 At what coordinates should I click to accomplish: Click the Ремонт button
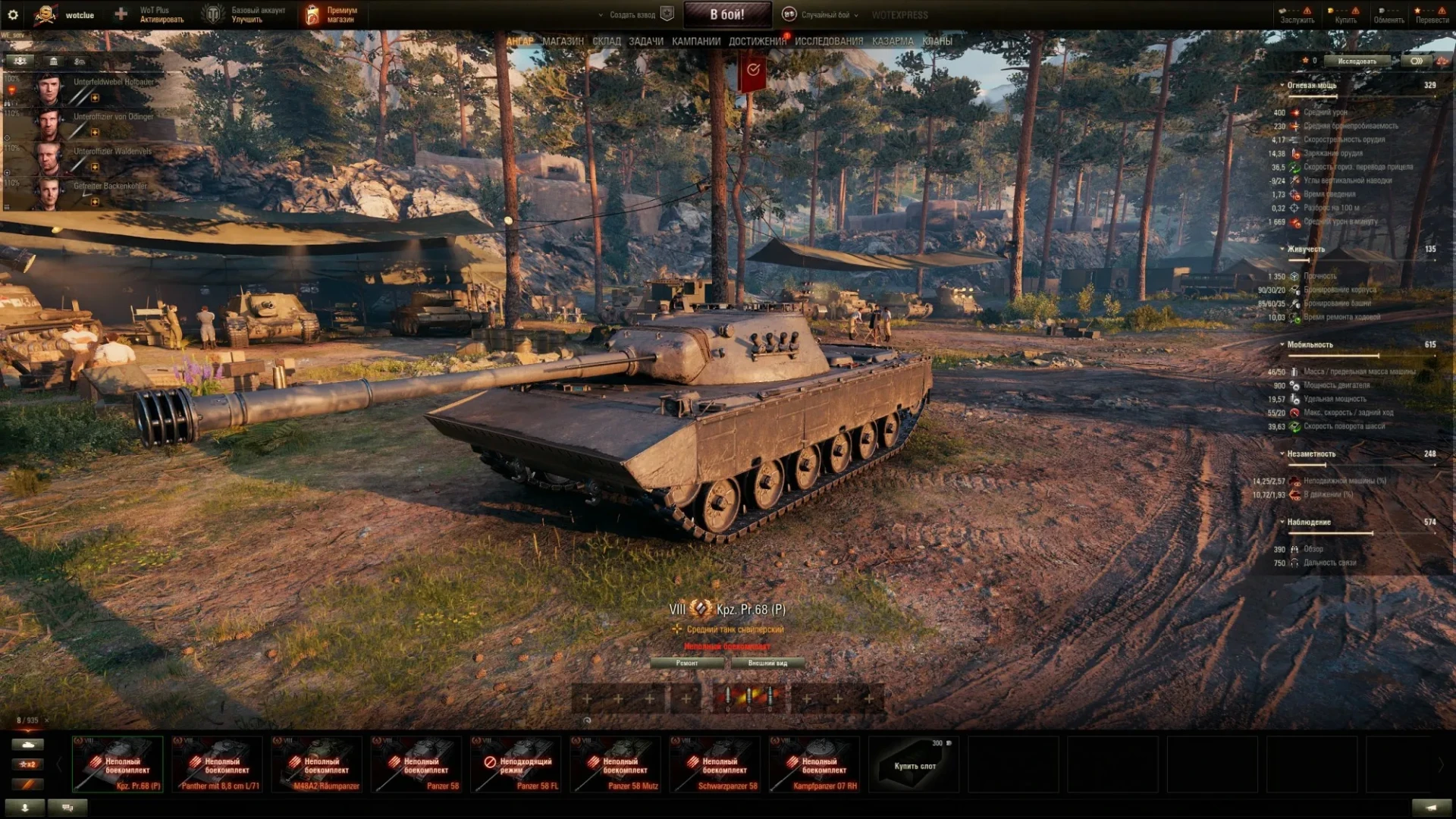pos(687,663)
